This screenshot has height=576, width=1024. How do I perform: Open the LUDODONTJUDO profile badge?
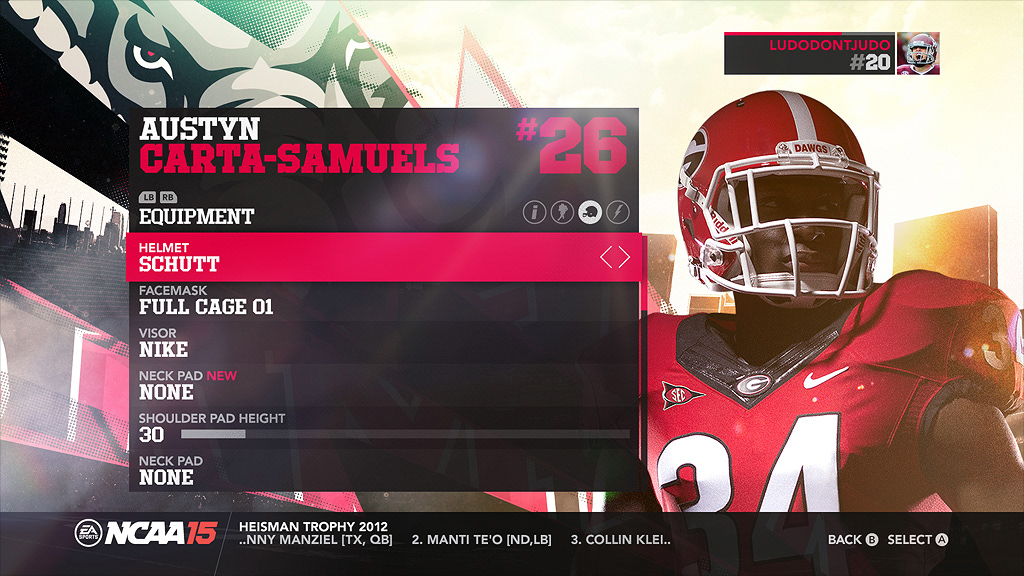[x=831, y=53]
